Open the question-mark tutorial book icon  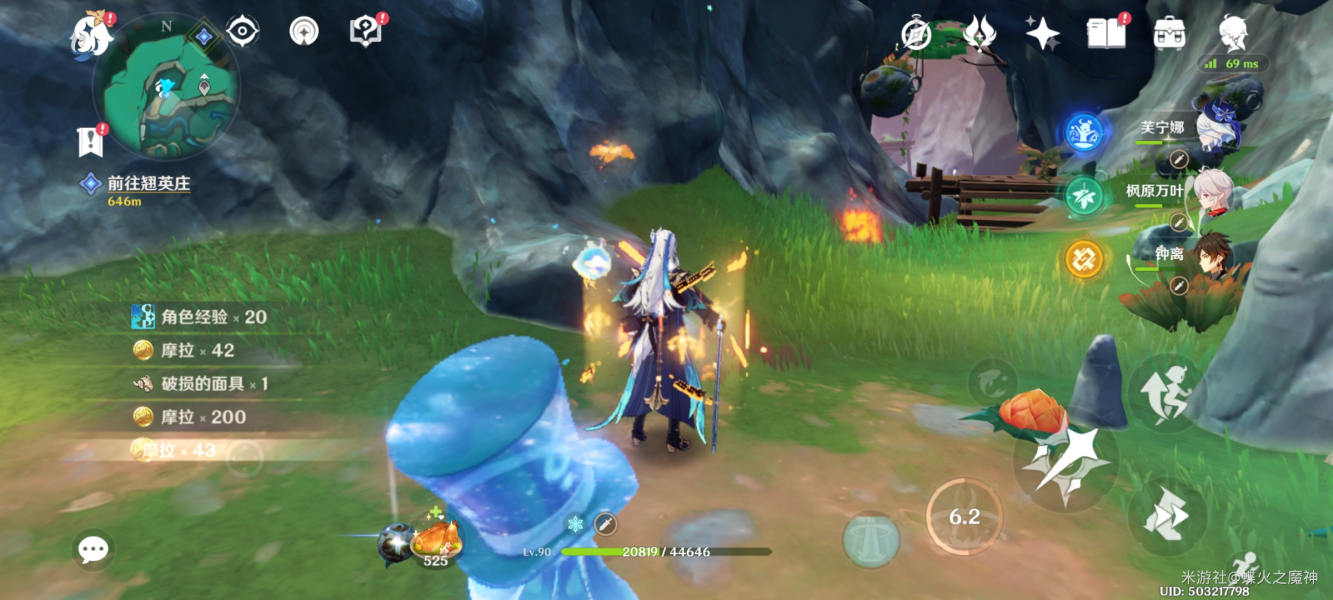365,31
